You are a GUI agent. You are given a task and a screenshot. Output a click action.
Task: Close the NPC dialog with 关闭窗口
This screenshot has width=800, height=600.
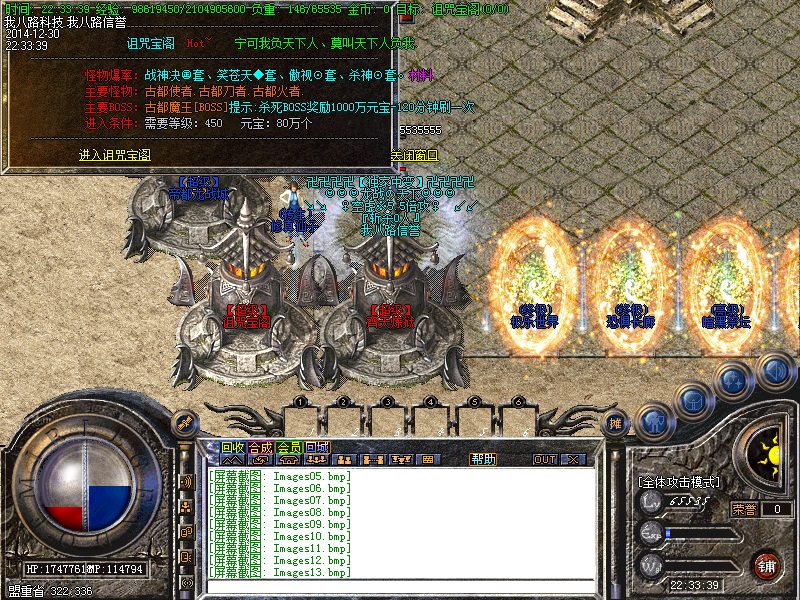coord(414,156)
